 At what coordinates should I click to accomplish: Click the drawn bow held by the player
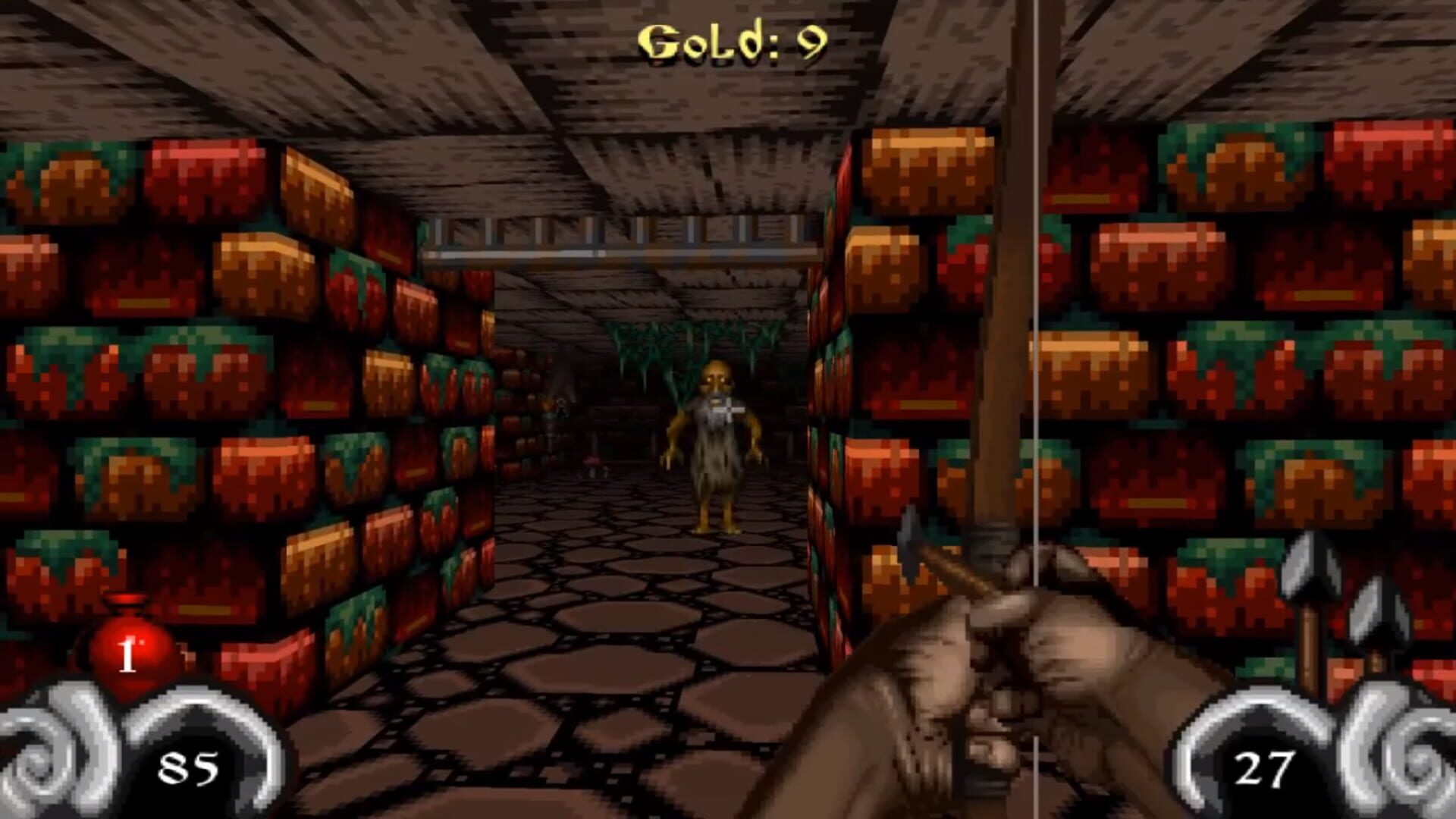tap(1001, 303)
